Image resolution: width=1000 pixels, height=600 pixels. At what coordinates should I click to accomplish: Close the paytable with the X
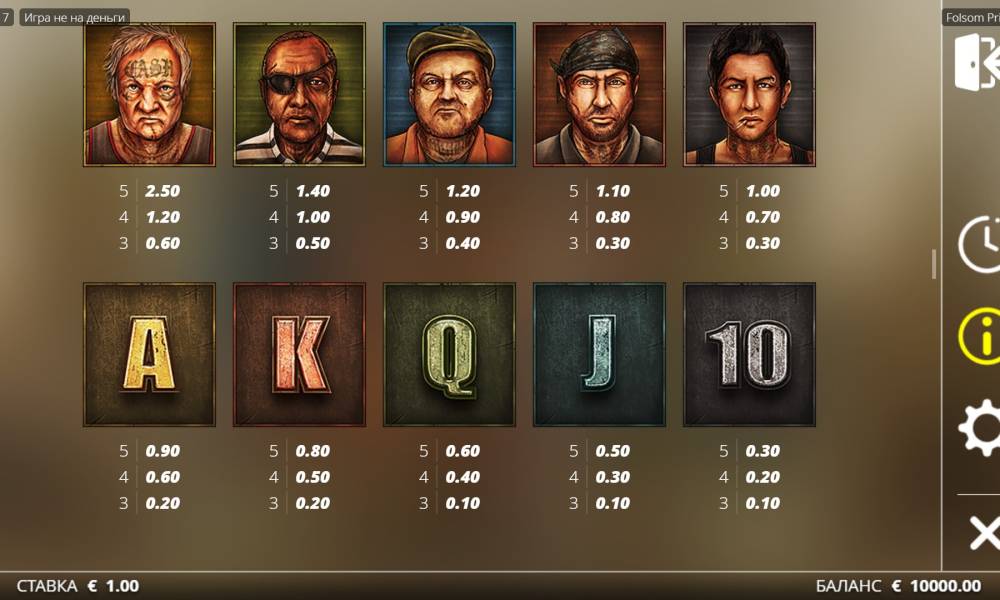(983, 533)
